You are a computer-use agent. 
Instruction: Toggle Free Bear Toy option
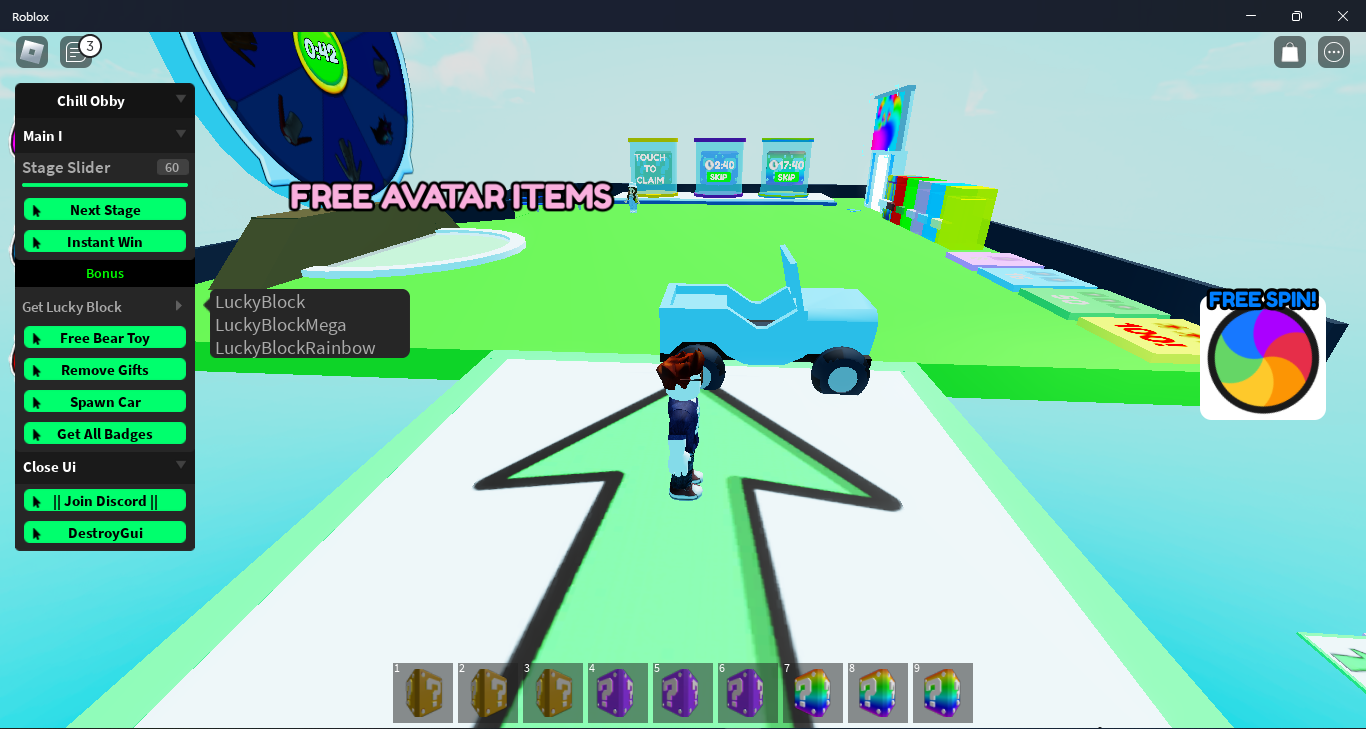point(104,337)
